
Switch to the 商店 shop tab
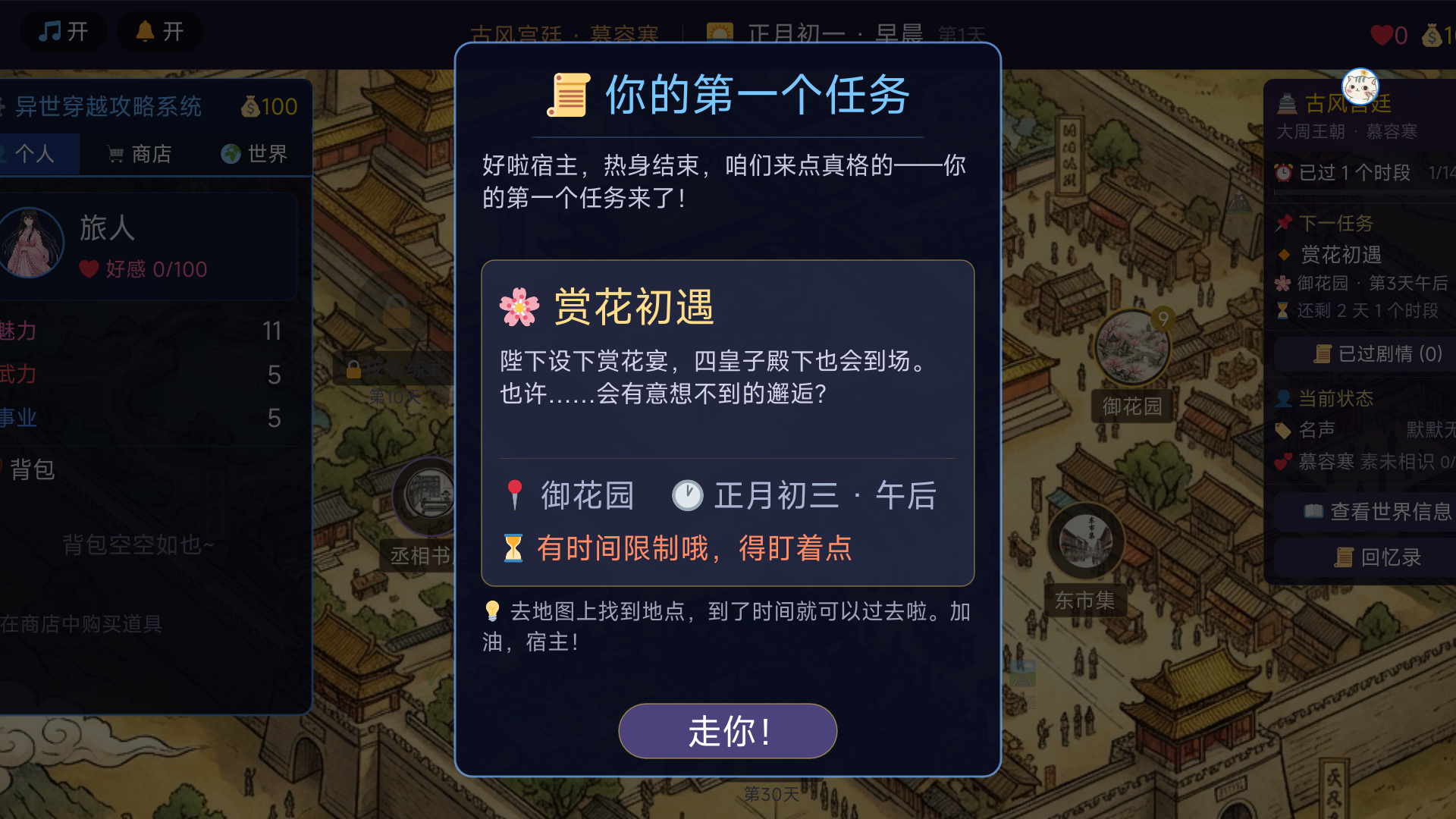(x=140, y=153)
